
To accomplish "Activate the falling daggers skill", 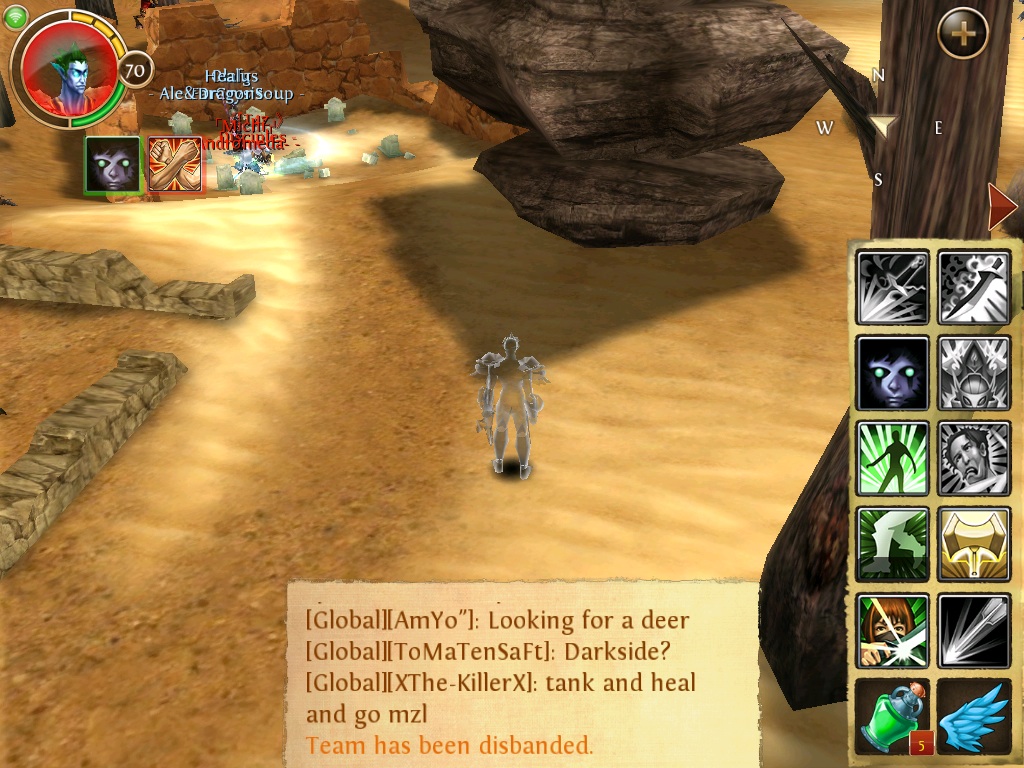I will tap(893, 287).
